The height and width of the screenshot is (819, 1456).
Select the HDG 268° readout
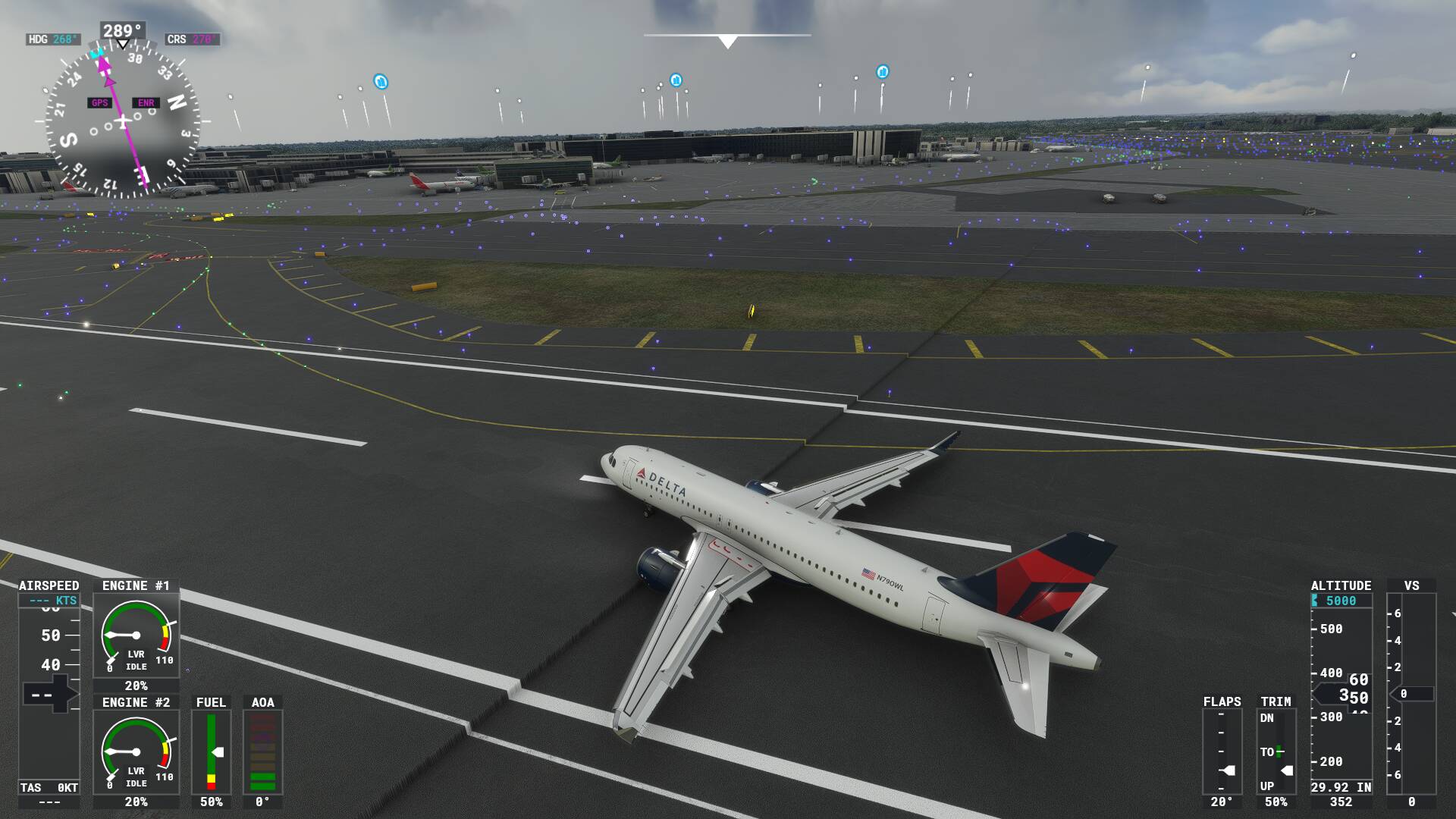tap(55, 39)
